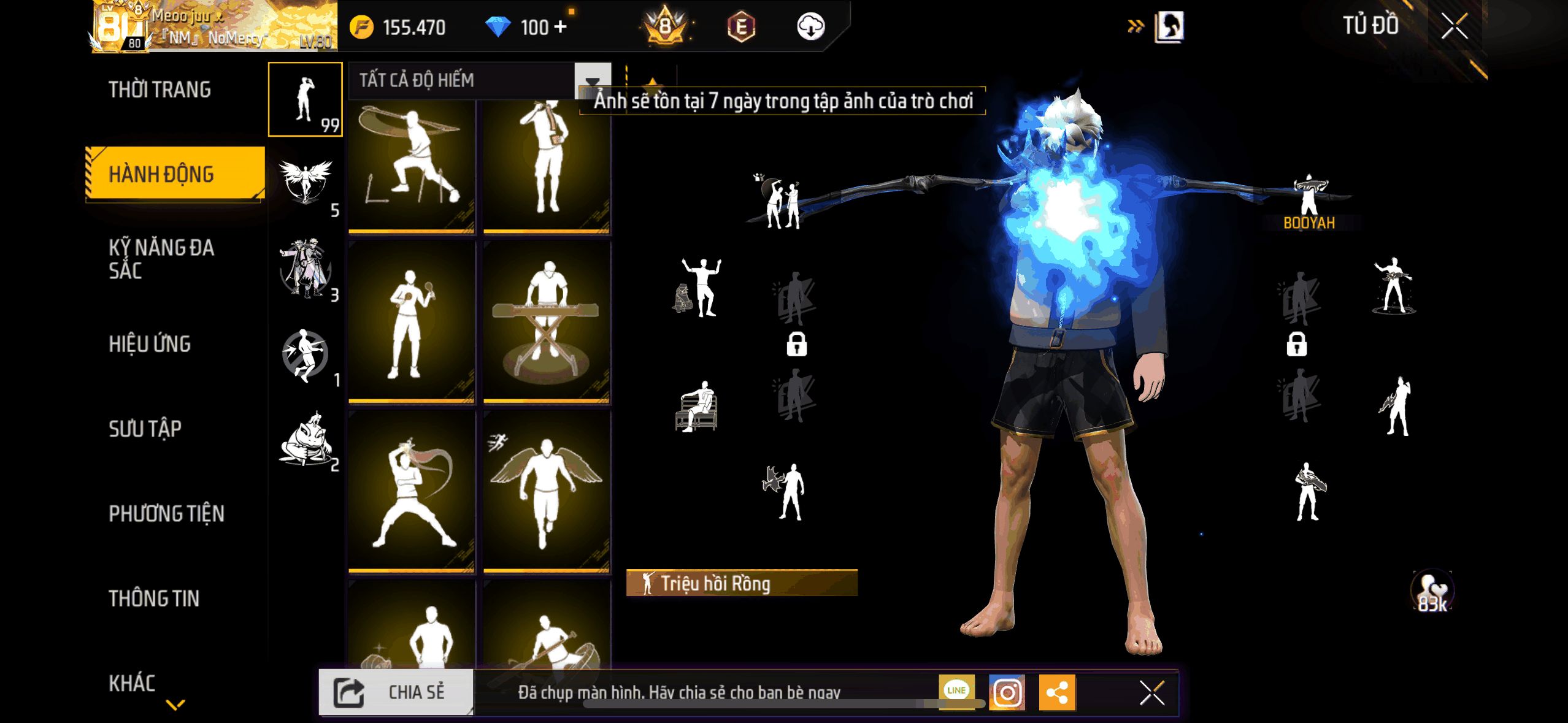Click the Chia Sẻ share button
This screenshot has width=1568, height=723.
[x=396, y=692]
